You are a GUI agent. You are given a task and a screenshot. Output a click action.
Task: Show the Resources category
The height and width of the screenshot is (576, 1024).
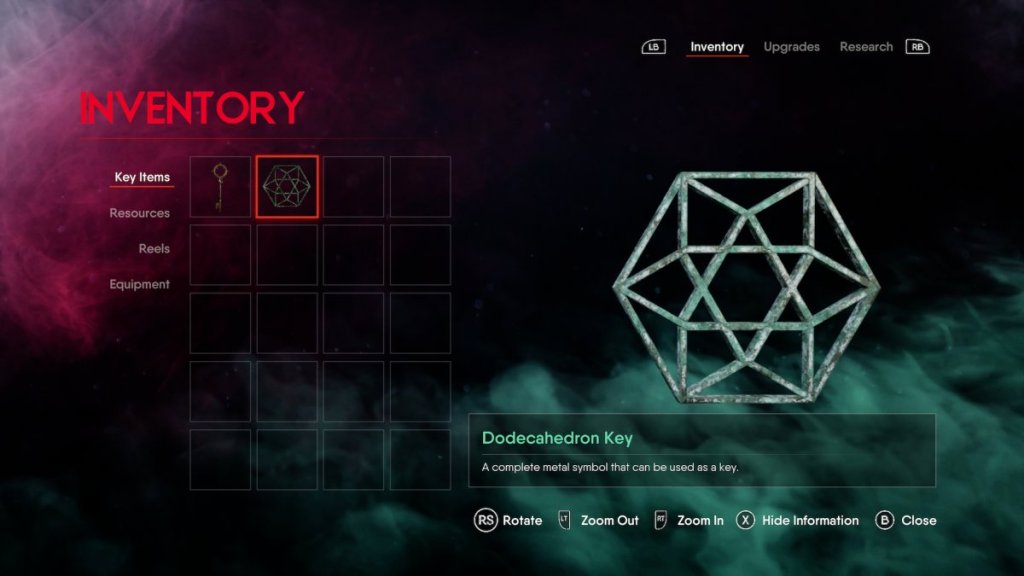[x=139, y=213]
